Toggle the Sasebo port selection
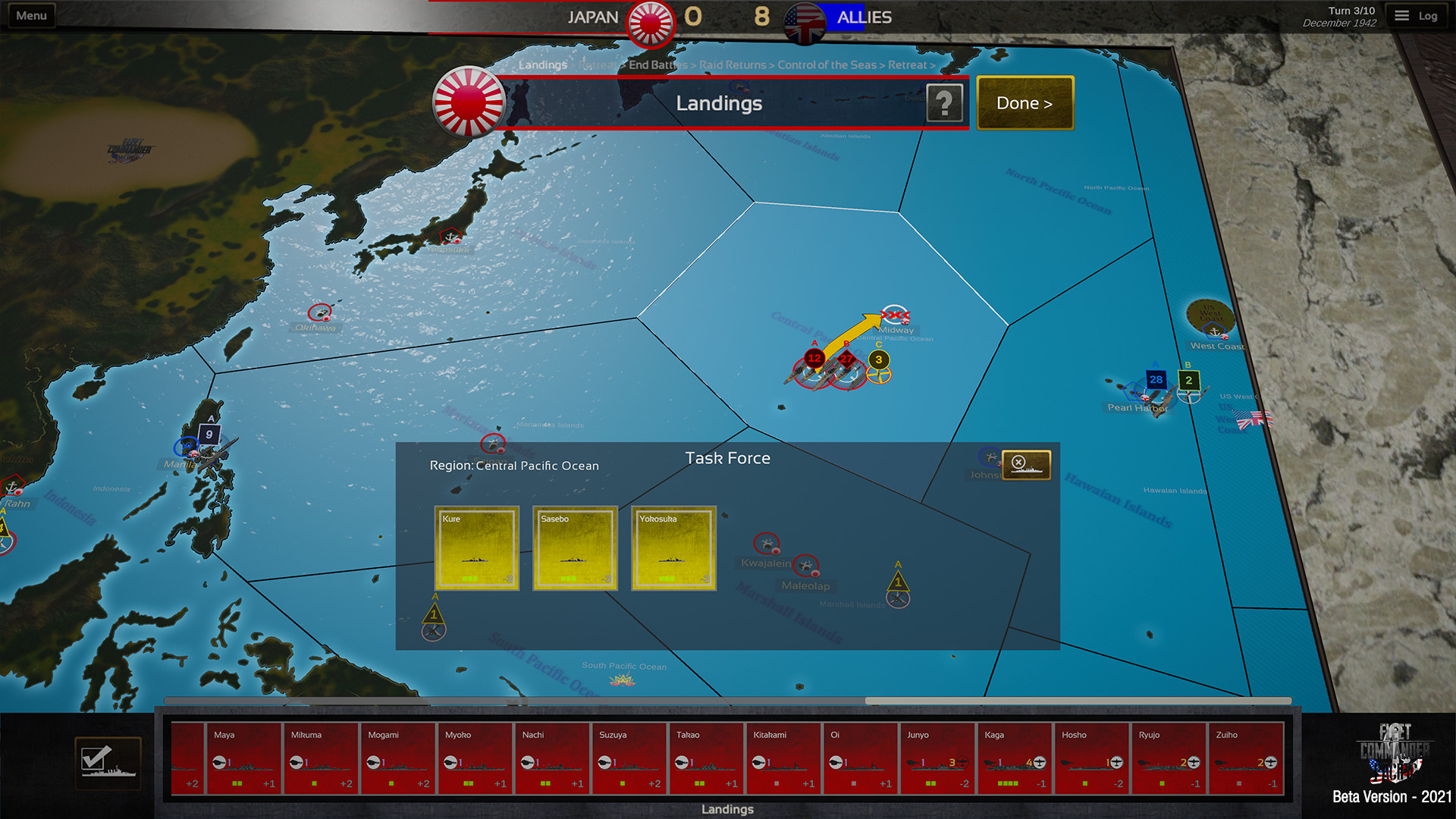Image resolution: width=1456 pixels, height=819 pixels. (575, 549)
